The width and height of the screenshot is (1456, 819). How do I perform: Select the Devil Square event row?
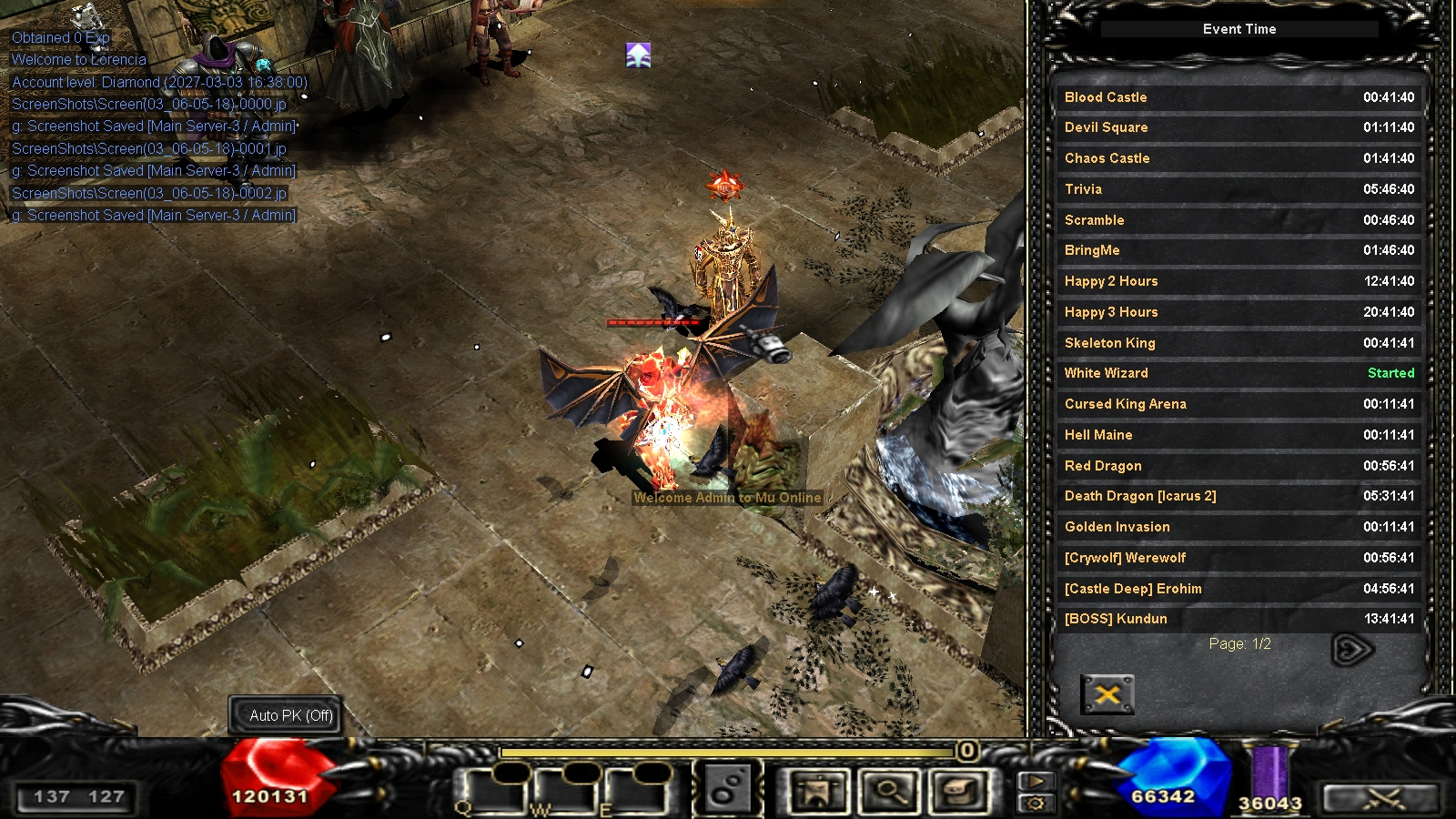[1239, 127]
